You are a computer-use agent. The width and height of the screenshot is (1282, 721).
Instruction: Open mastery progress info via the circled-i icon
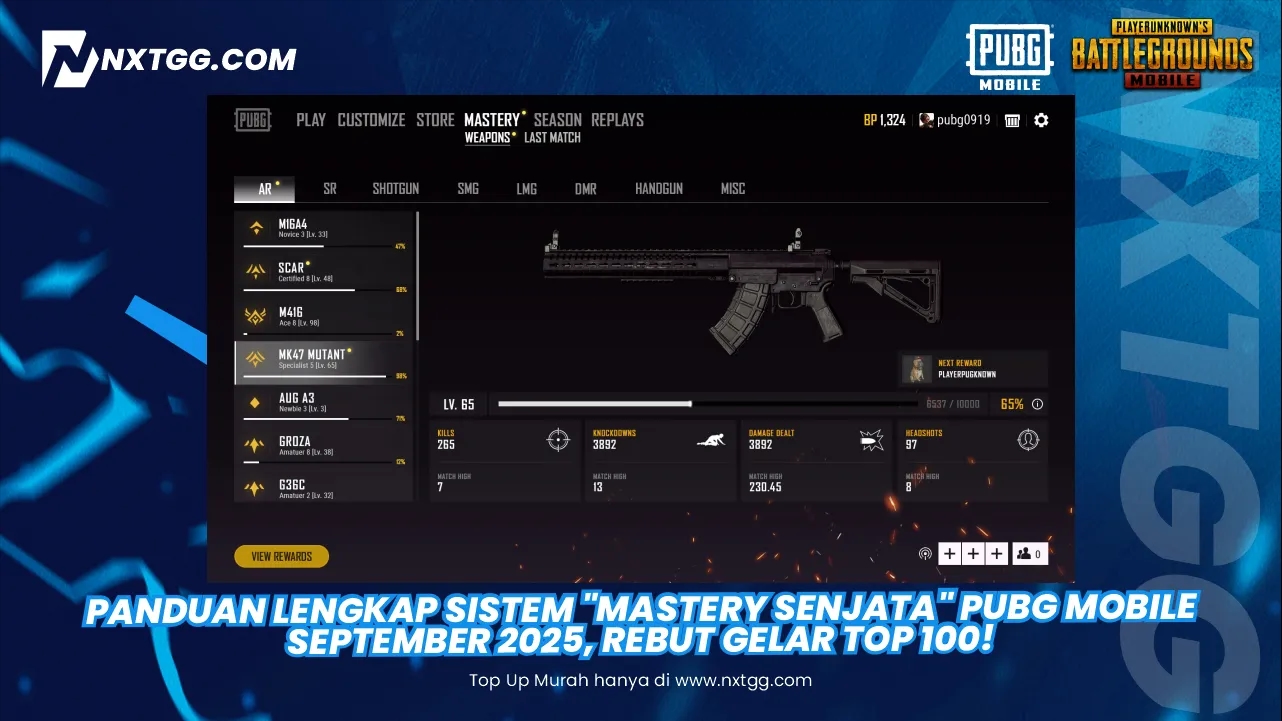1037,404
